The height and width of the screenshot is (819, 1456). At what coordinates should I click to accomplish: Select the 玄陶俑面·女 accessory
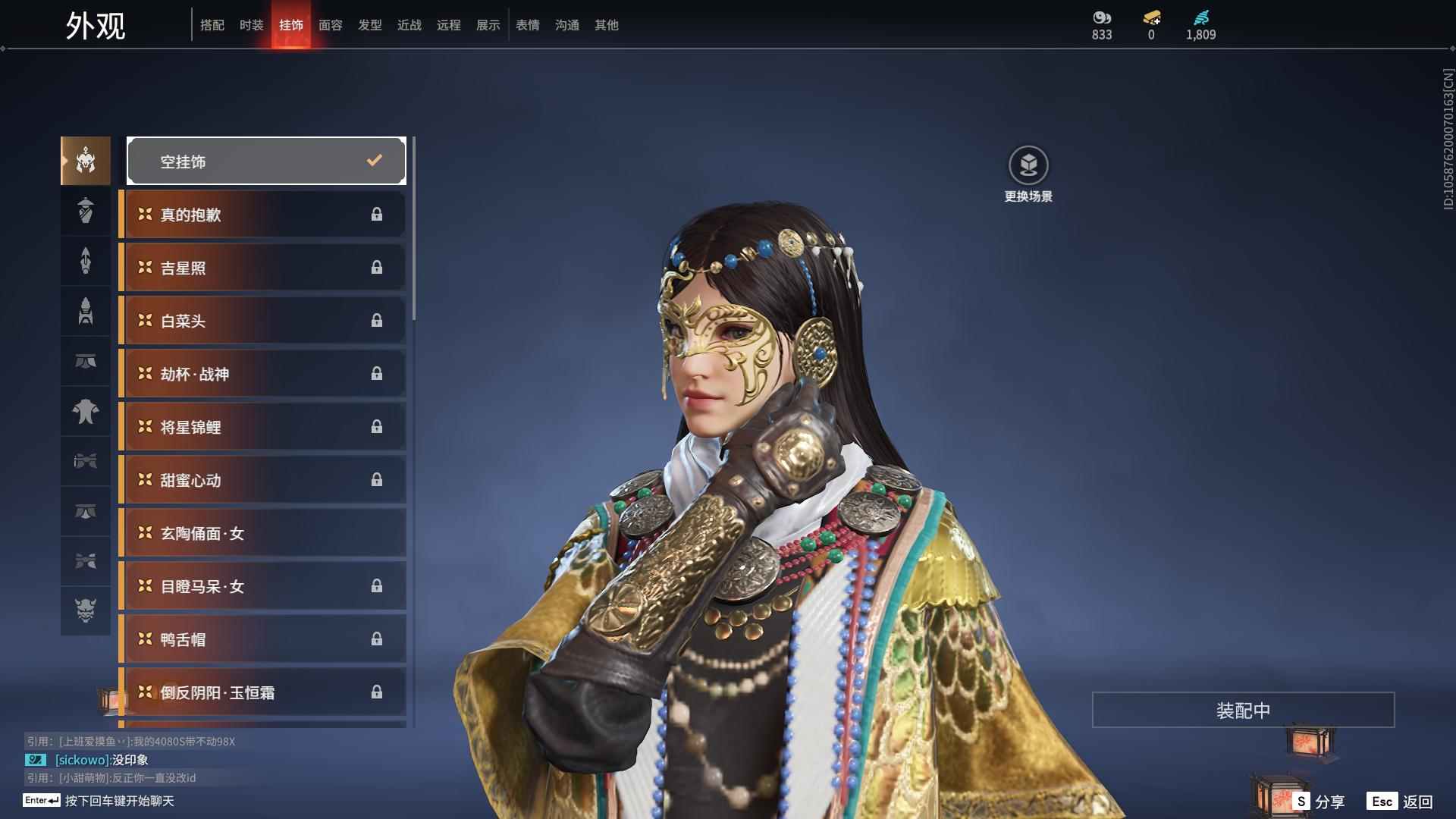pyautogui.click(x=262, y=533)
